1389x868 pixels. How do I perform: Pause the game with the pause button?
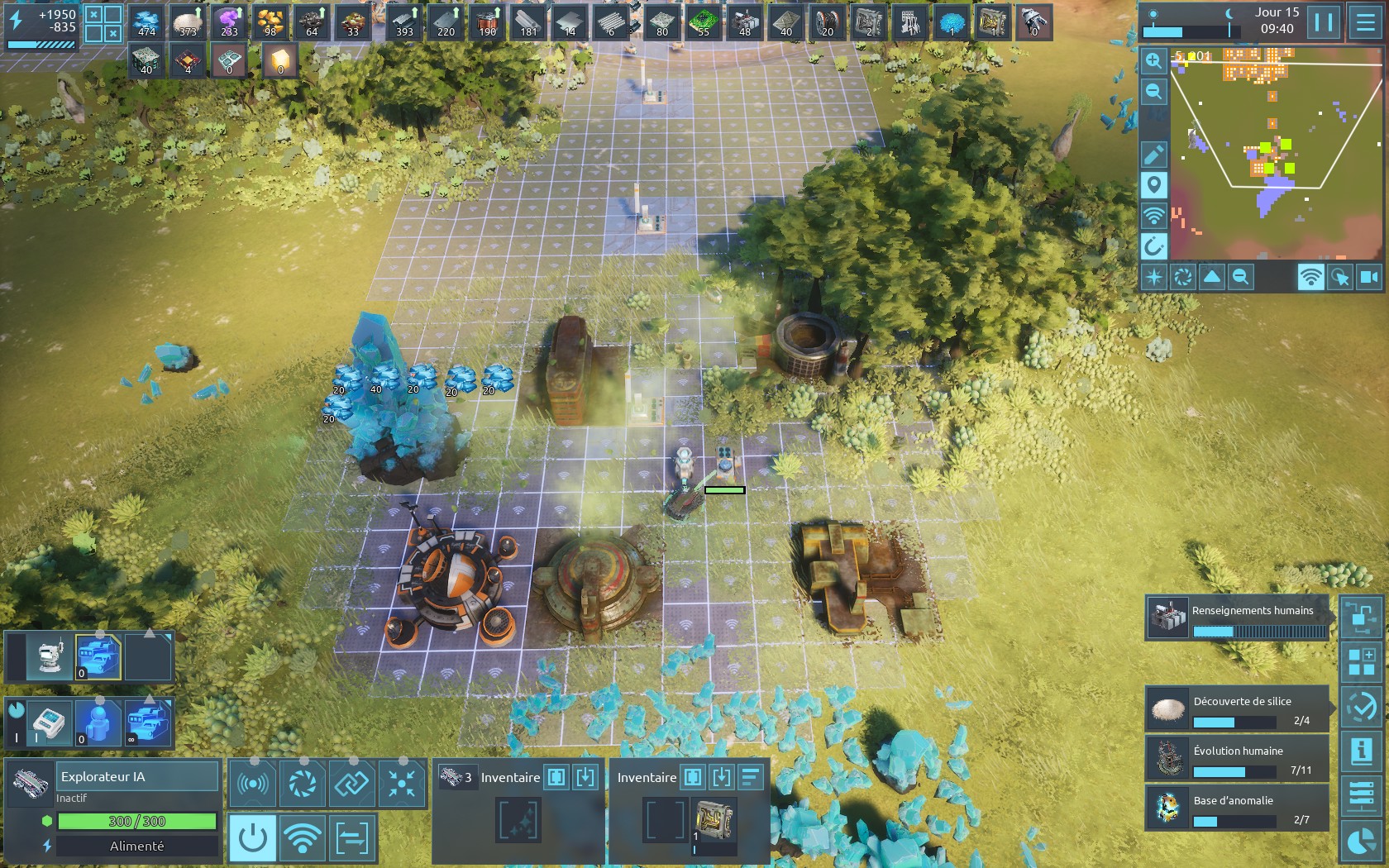pos(1324,22)
